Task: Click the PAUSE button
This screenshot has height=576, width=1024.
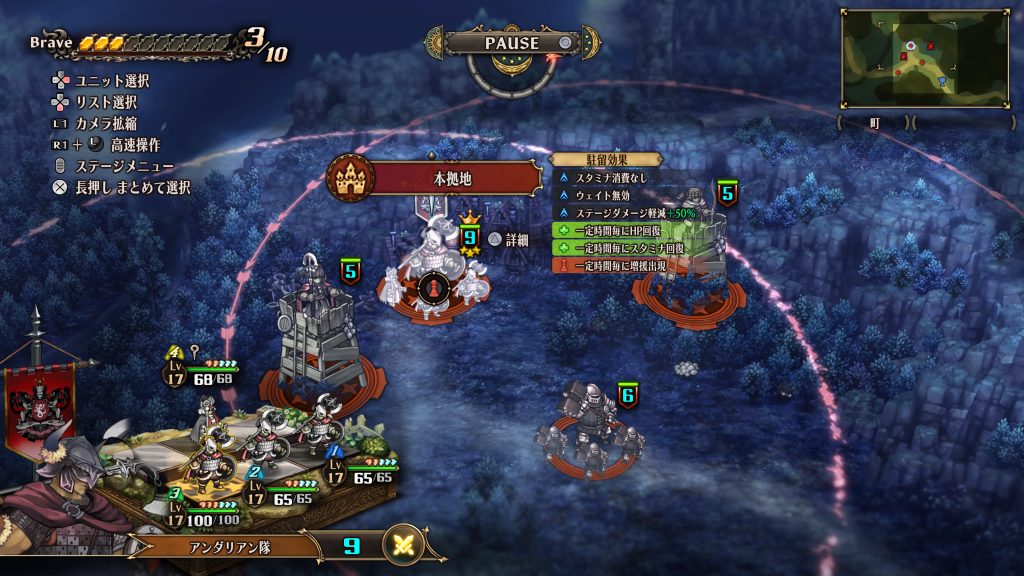Action: click(x=513, y=43)
